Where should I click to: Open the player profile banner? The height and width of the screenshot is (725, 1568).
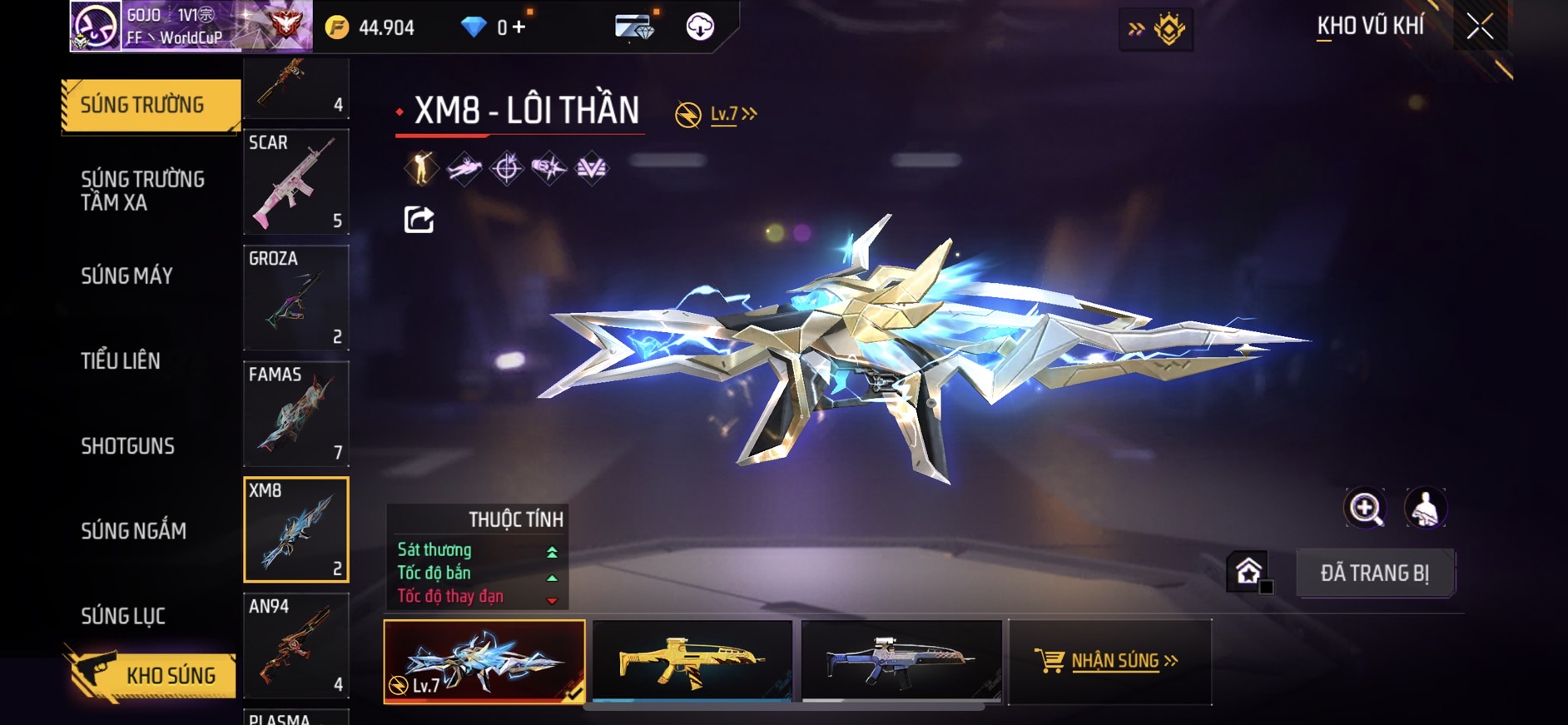[191, 27]
